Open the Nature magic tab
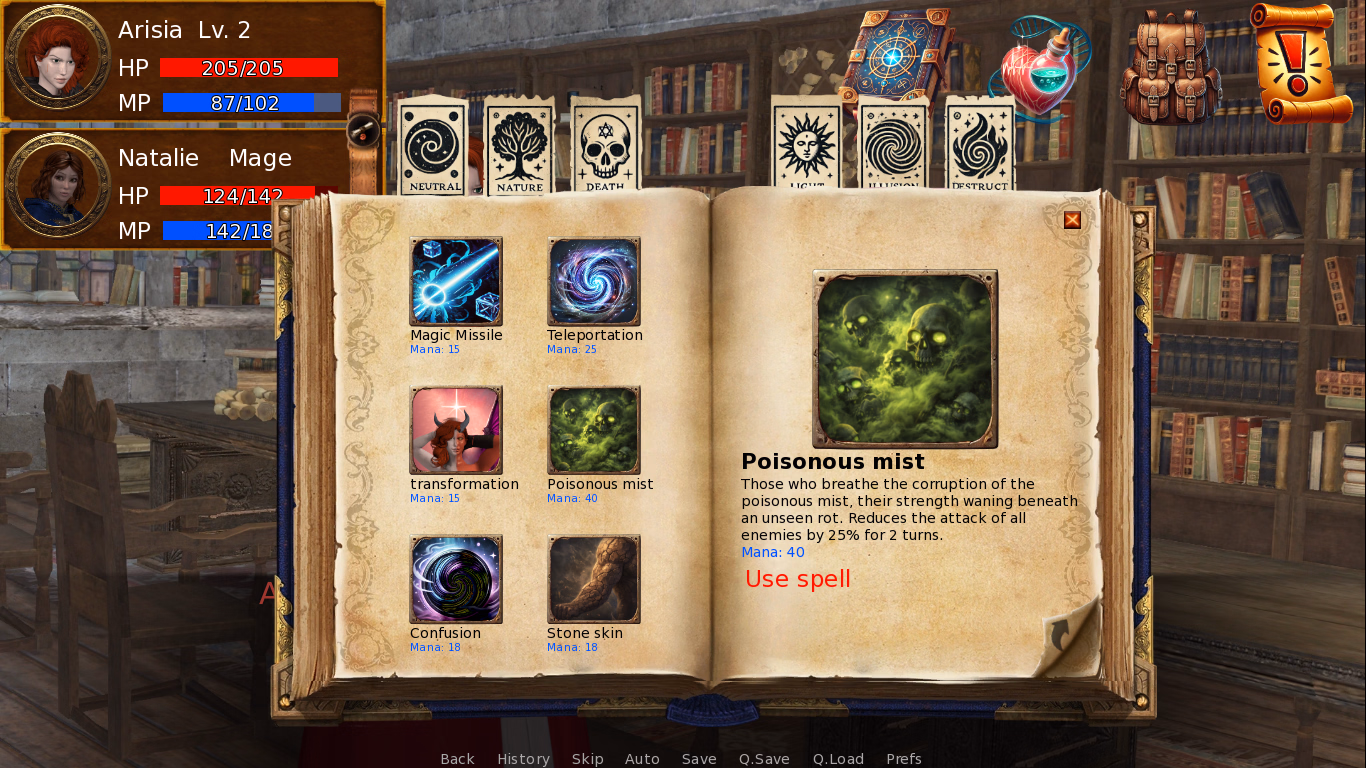The width and height of the screenshot is (1366, 768). click(519, 147)
